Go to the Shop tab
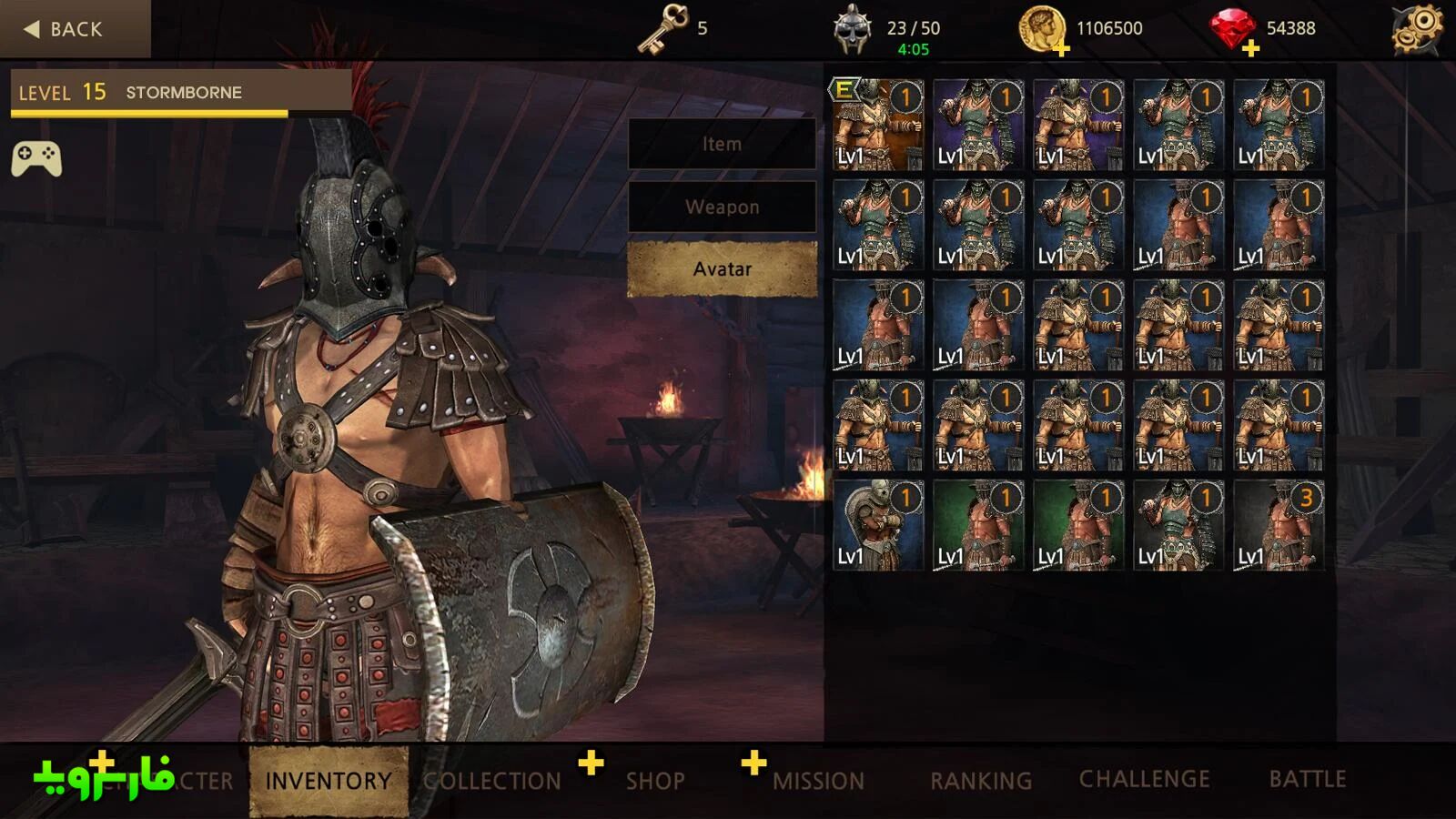This screenshot has width=1456, height=819. click(654, 781)
